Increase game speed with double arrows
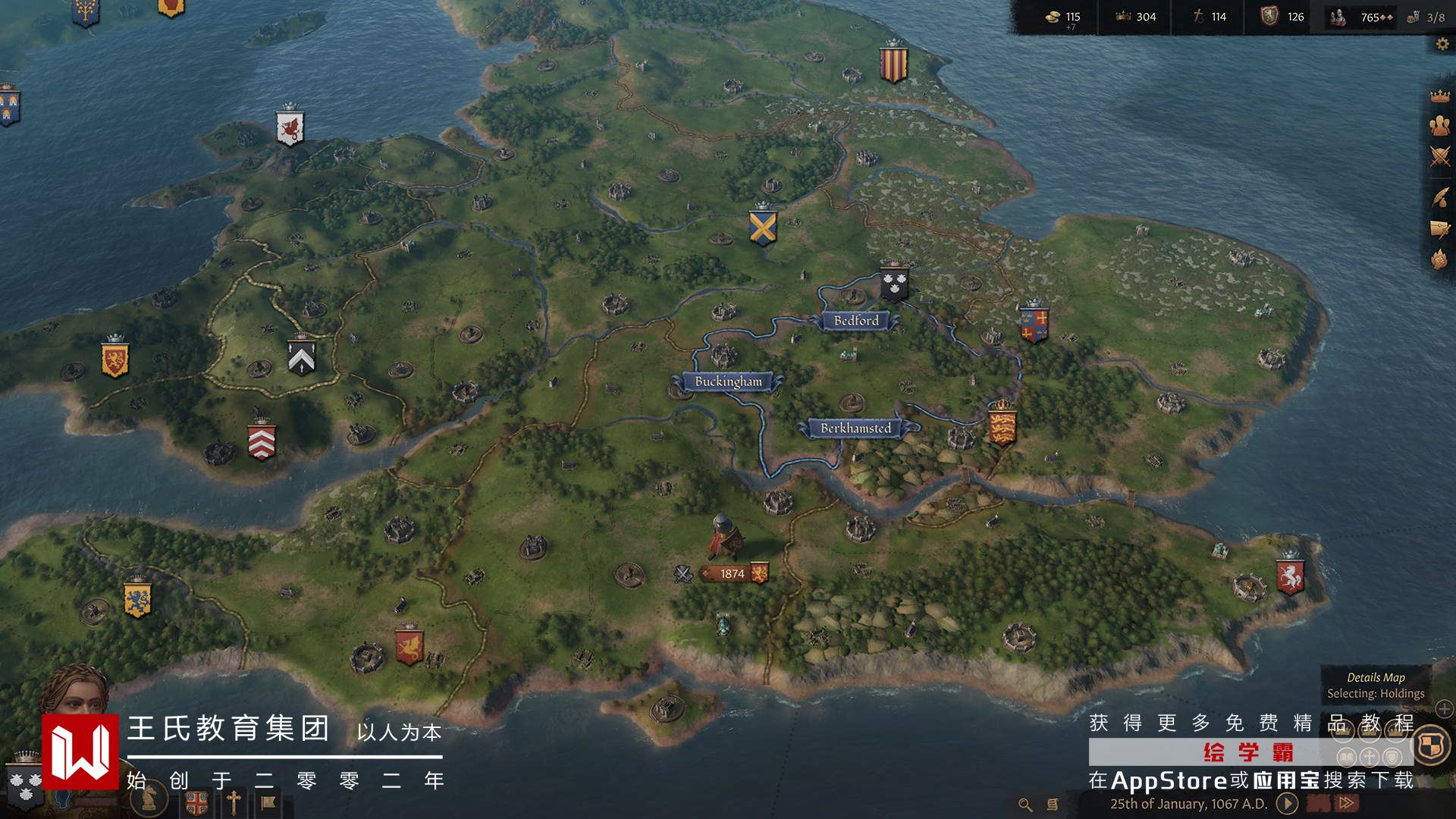1456x819 pixels. [1347, 803]
